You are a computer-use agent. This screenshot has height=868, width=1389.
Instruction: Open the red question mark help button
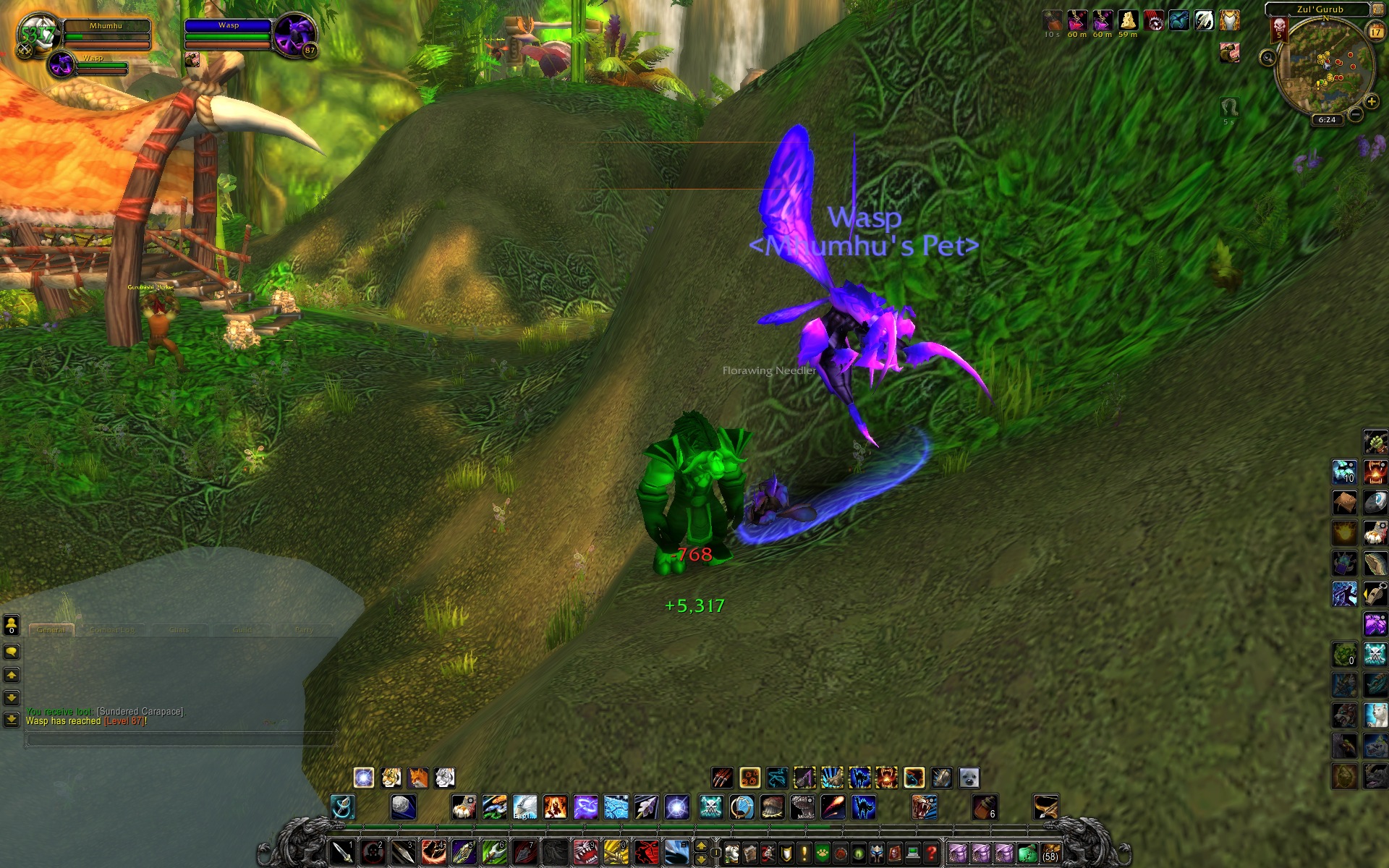[931, 853]
